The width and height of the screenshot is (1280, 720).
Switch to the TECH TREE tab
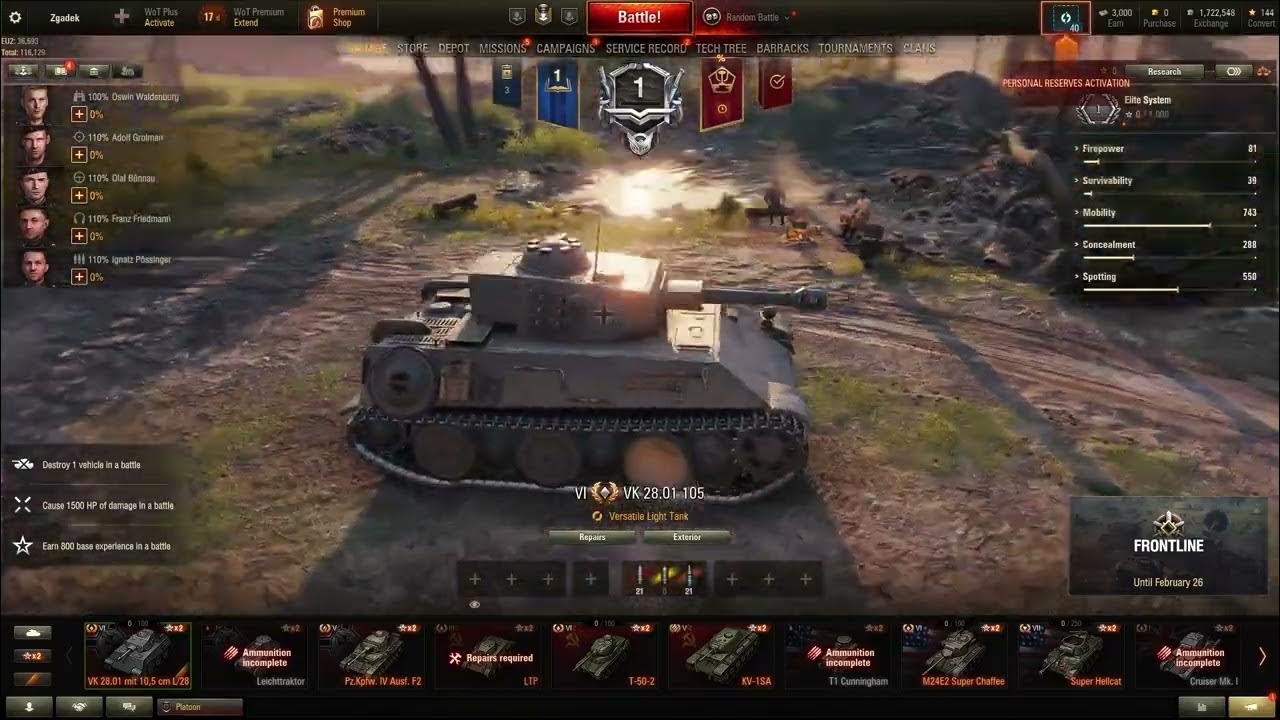(x=723, y=47)
